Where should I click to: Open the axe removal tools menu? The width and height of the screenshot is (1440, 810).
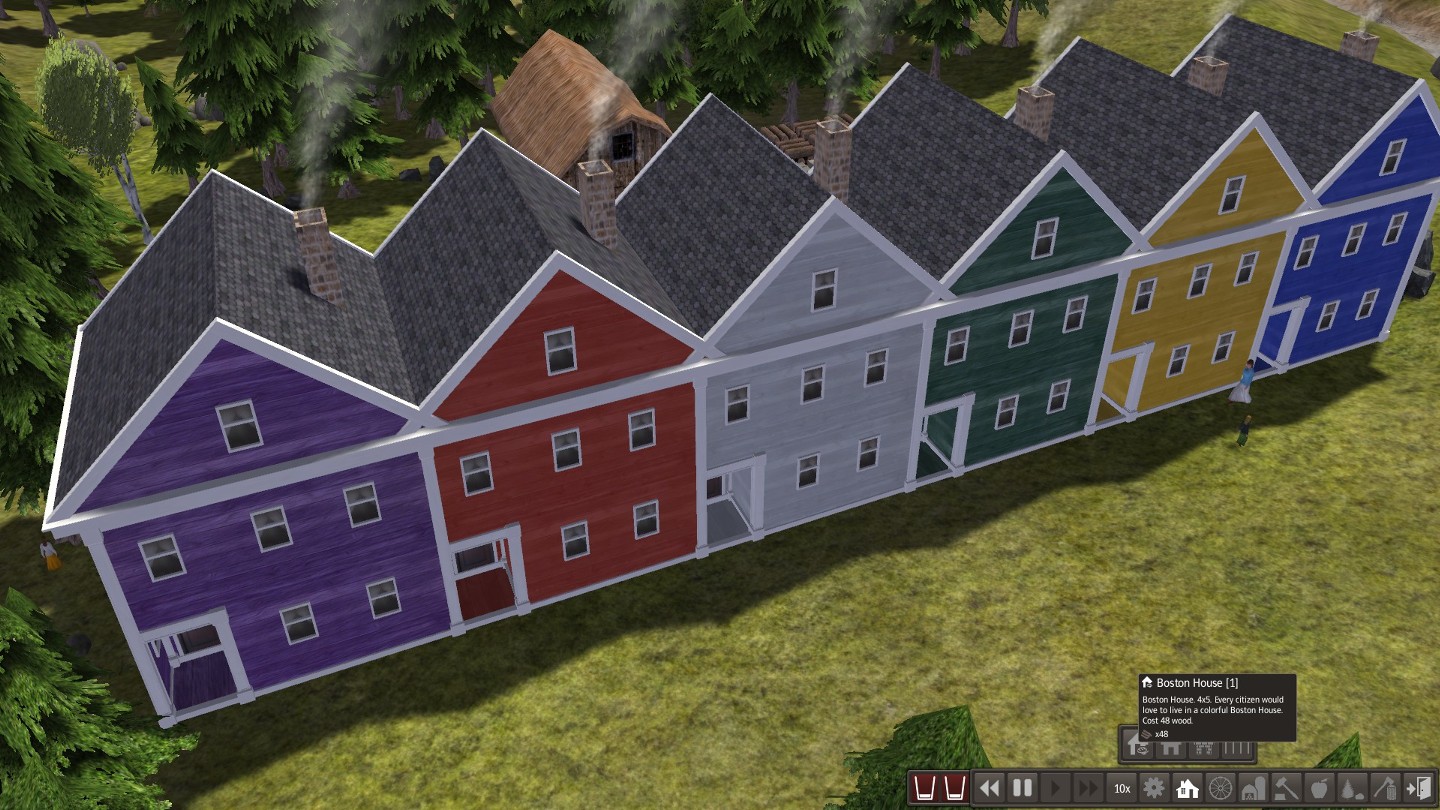1385,788
